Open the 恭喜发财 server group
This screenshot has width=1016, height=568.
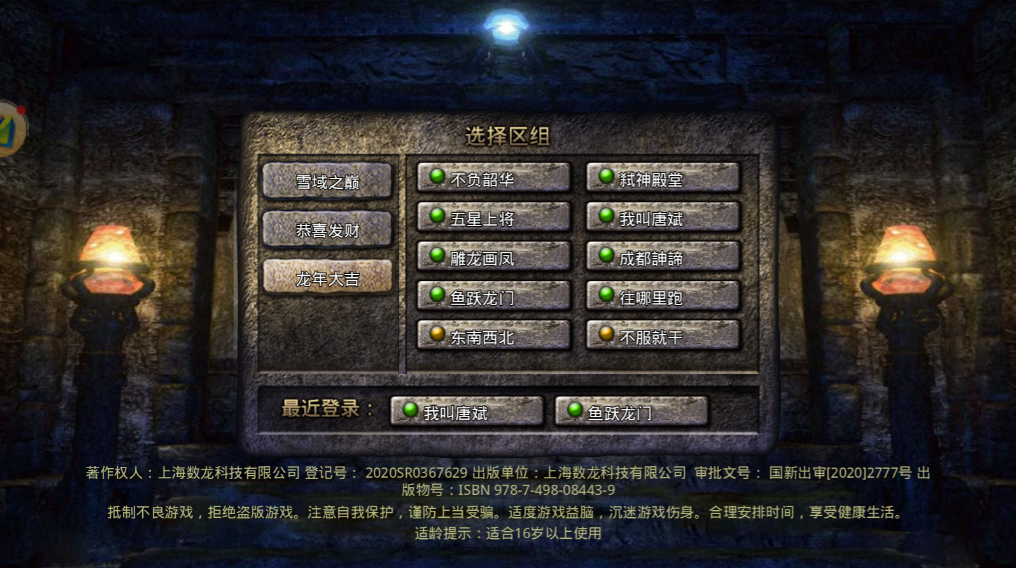(327, 230)
